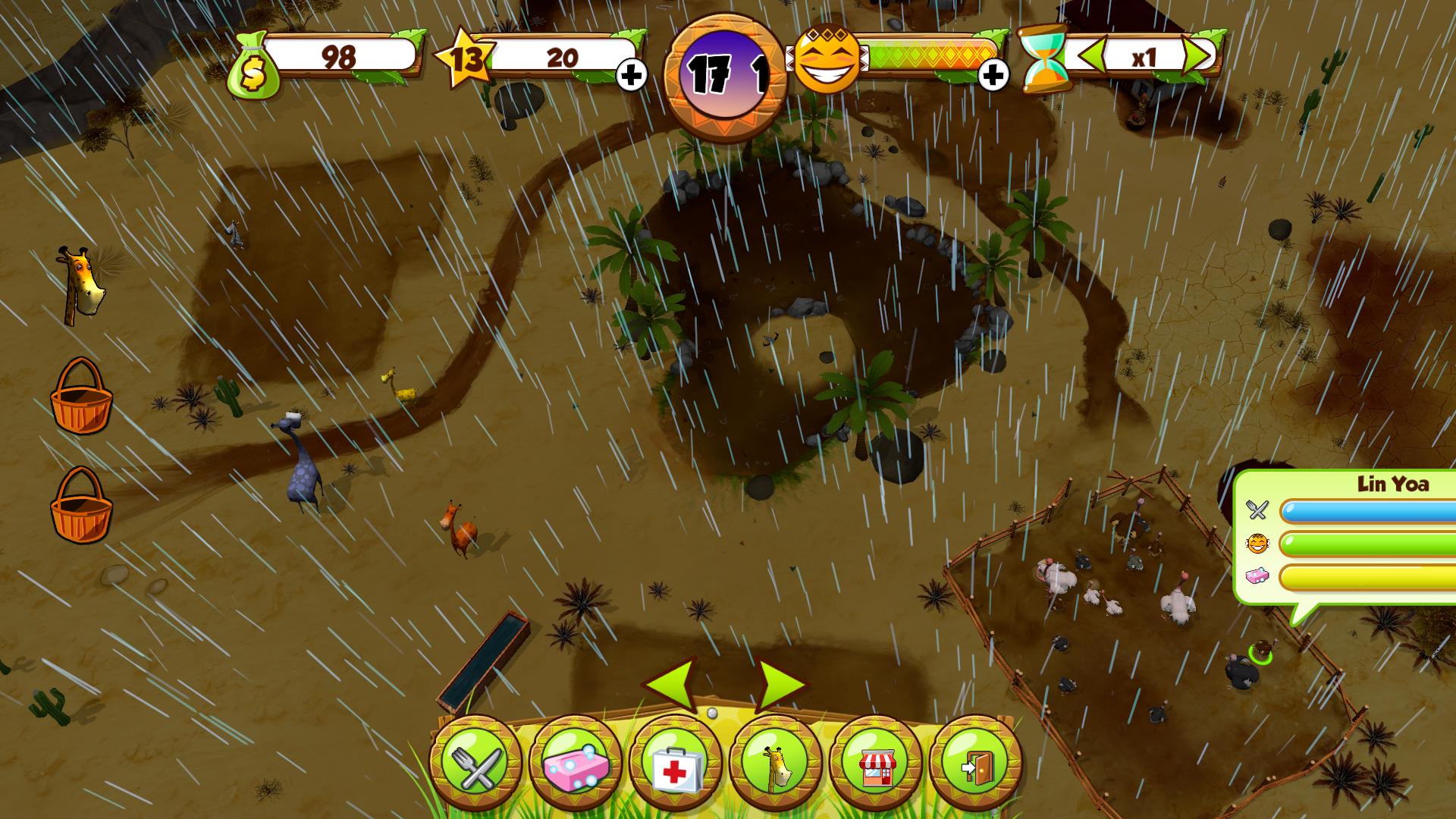Image resolution: width=1456 pixels, height=819 pixels.
Task: Boost happiness with the plus button
Action: [993, 74]
